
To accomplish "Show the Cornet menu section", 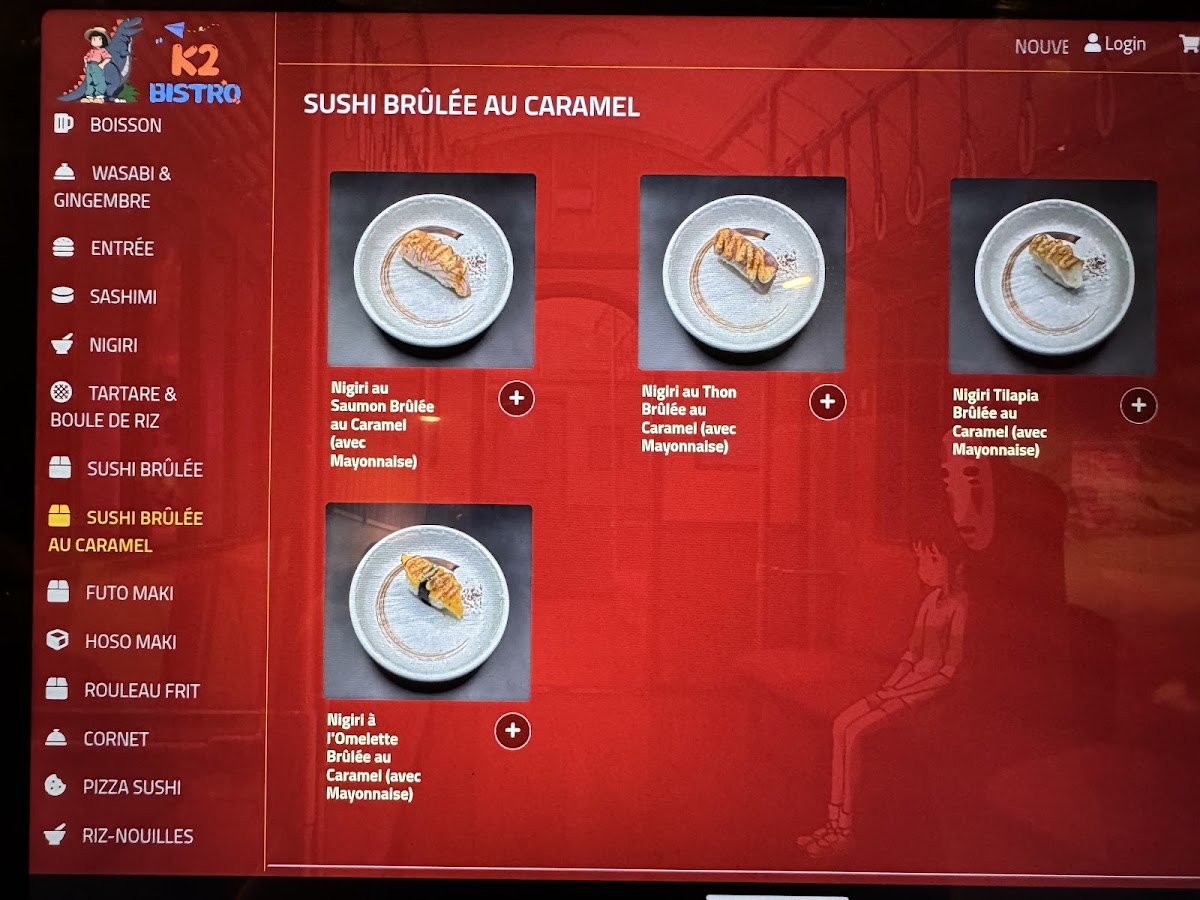I will click(116, 739).
